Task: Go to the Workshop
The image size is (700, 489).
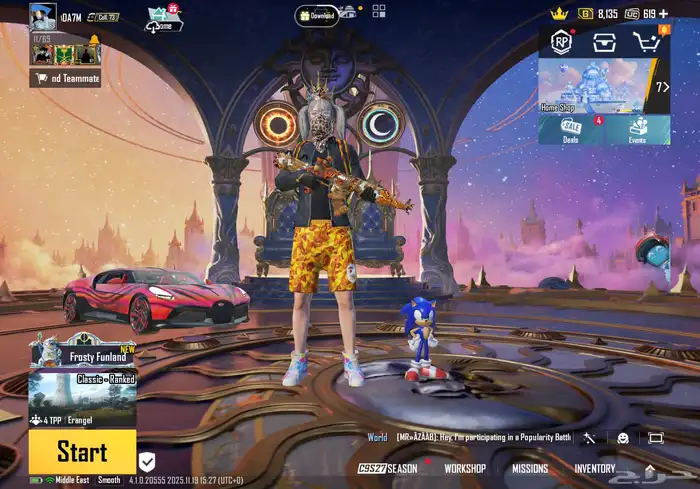Action: (465, 468)
